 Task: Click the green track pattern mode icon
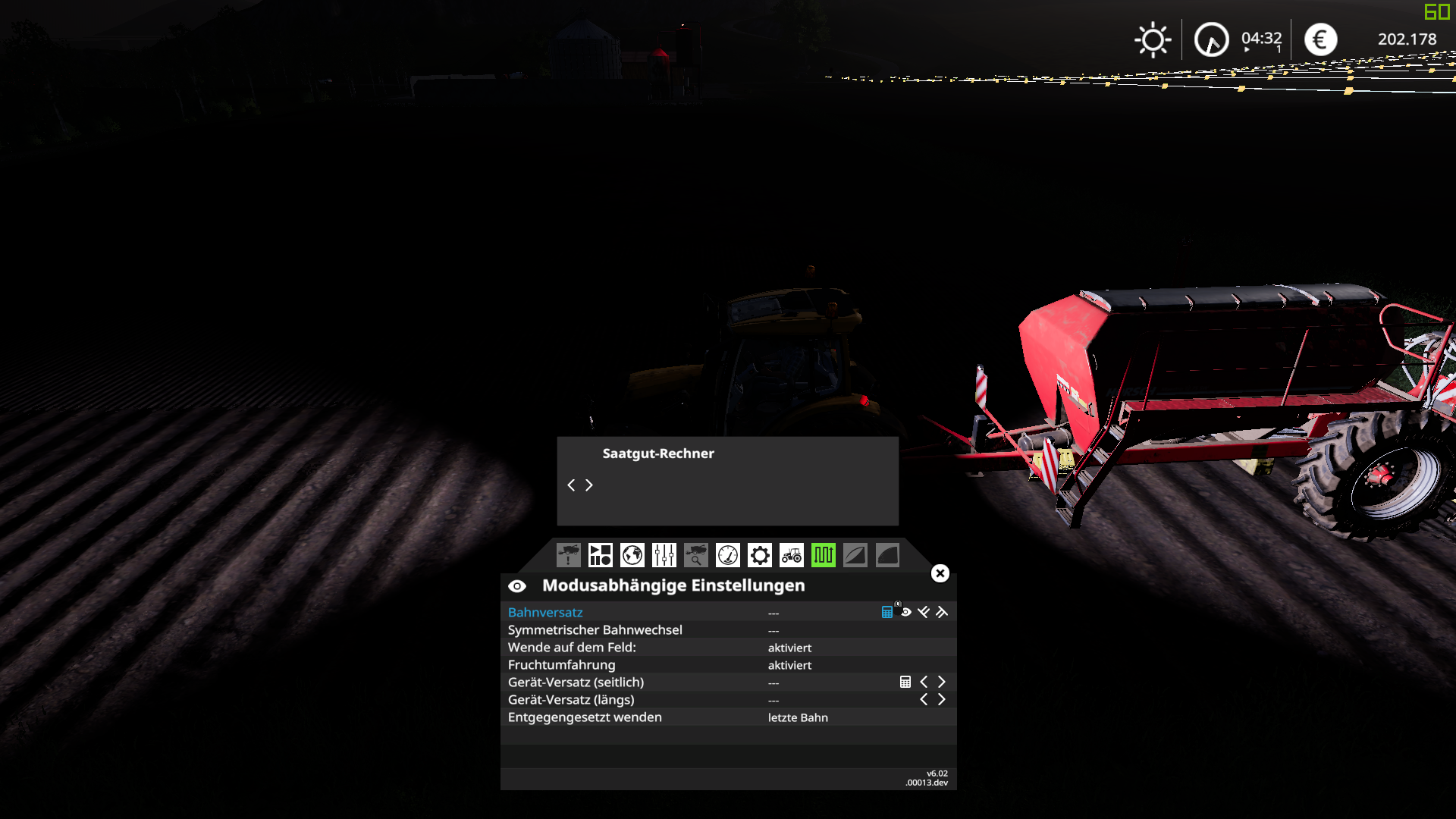(823, 555)
